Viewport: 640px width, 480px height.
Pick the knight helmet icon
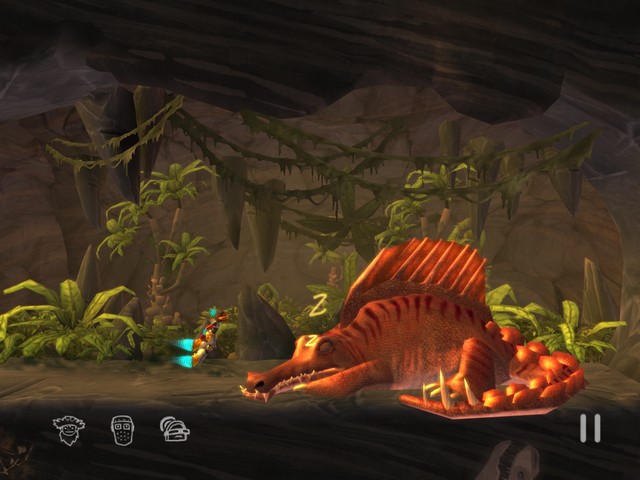click(x=175, y=430)
